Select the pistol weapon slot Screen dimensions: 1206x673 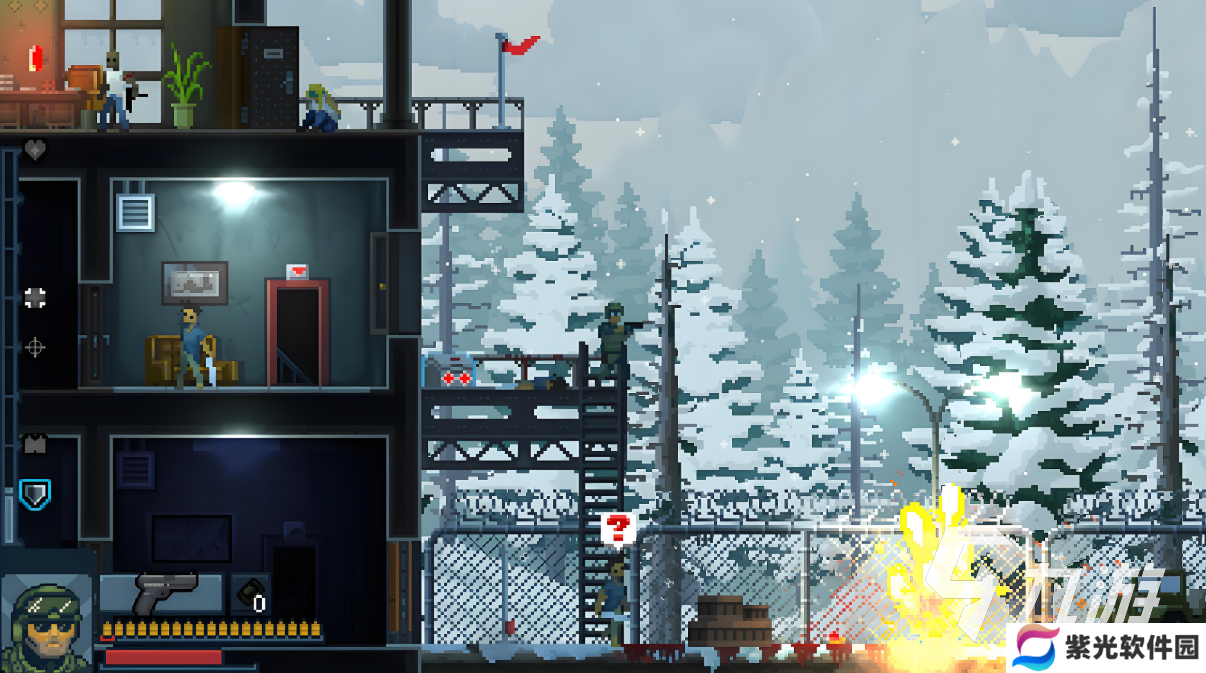point(162,593)
